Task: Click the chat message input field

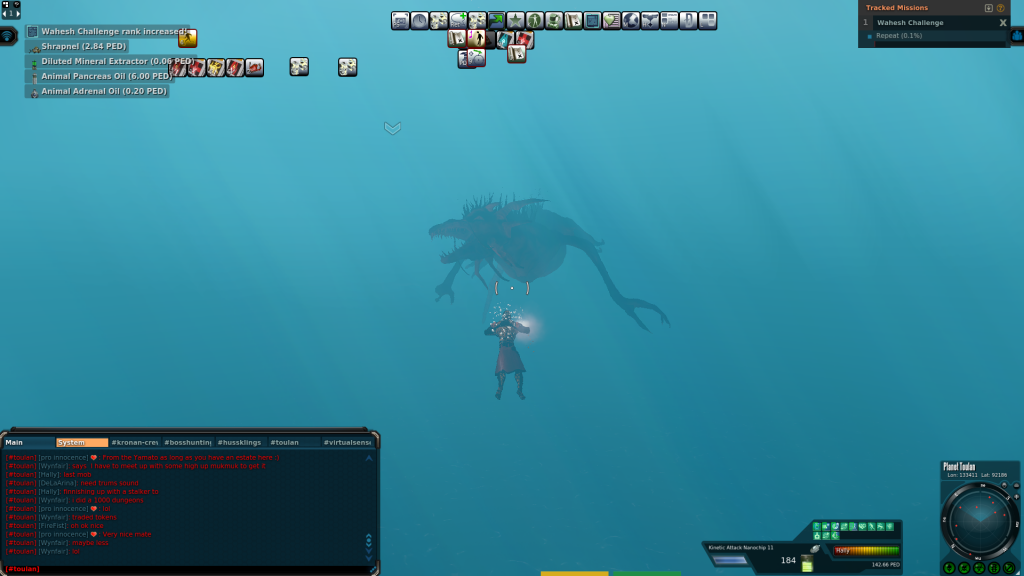Action: click(190, 569)
